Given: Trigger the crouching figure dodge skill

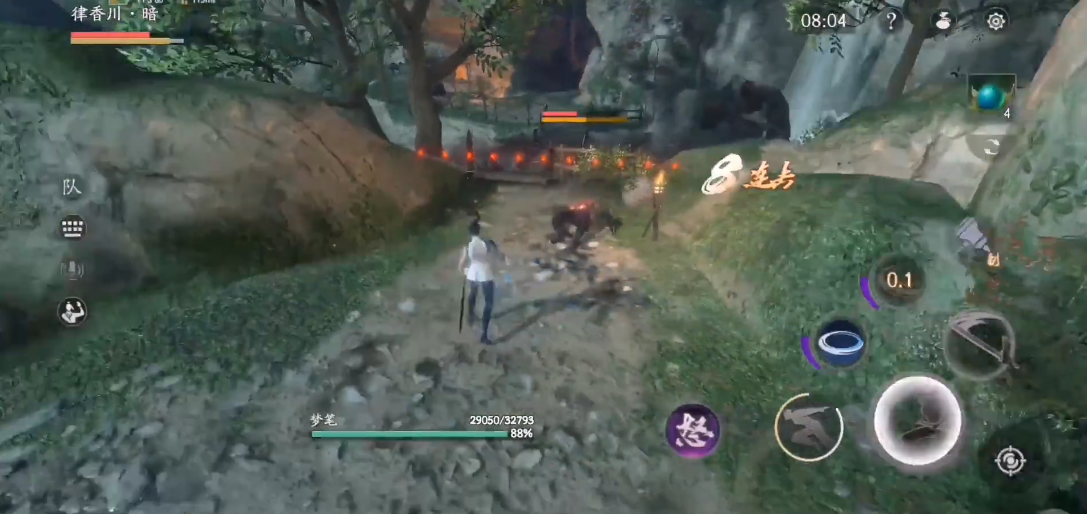Looking at the screenshot, I should click(x=809, y=427).
